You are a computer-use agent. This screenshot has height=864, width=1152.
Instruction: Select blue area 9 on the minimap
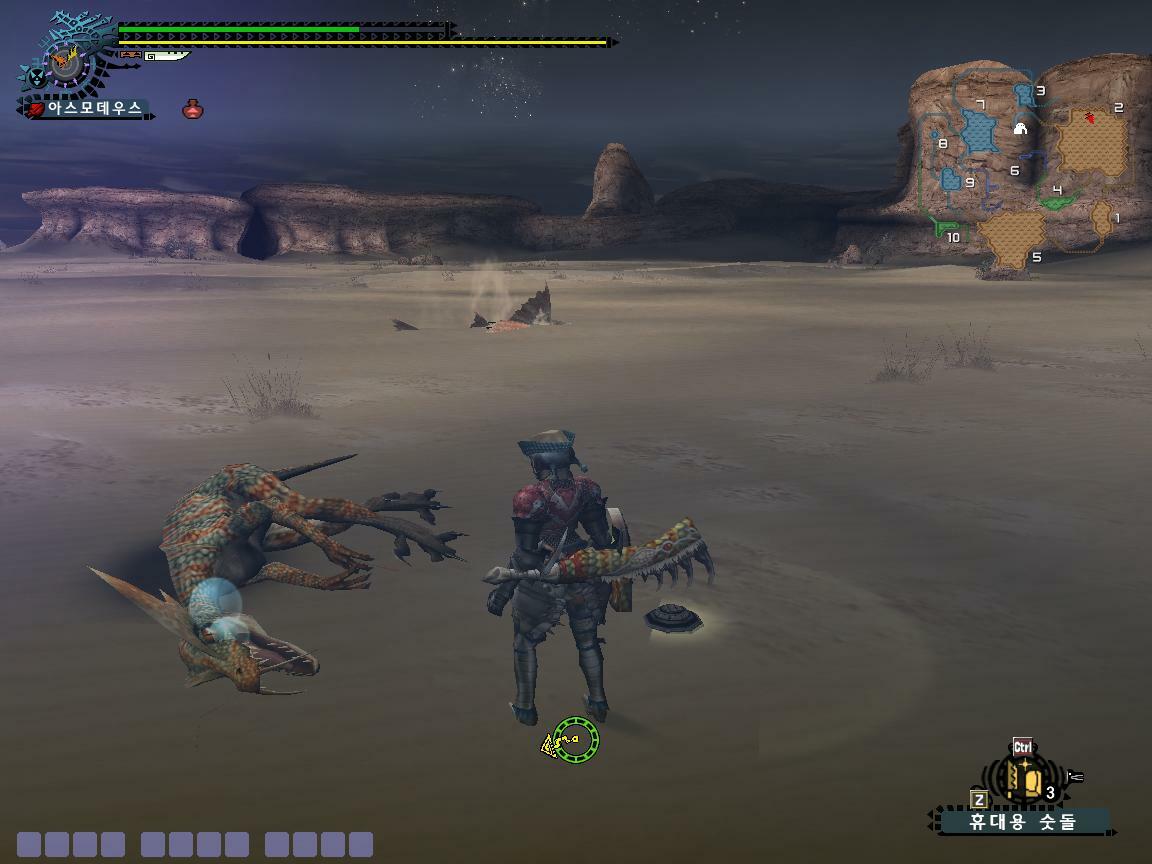(x=951, y=180)
